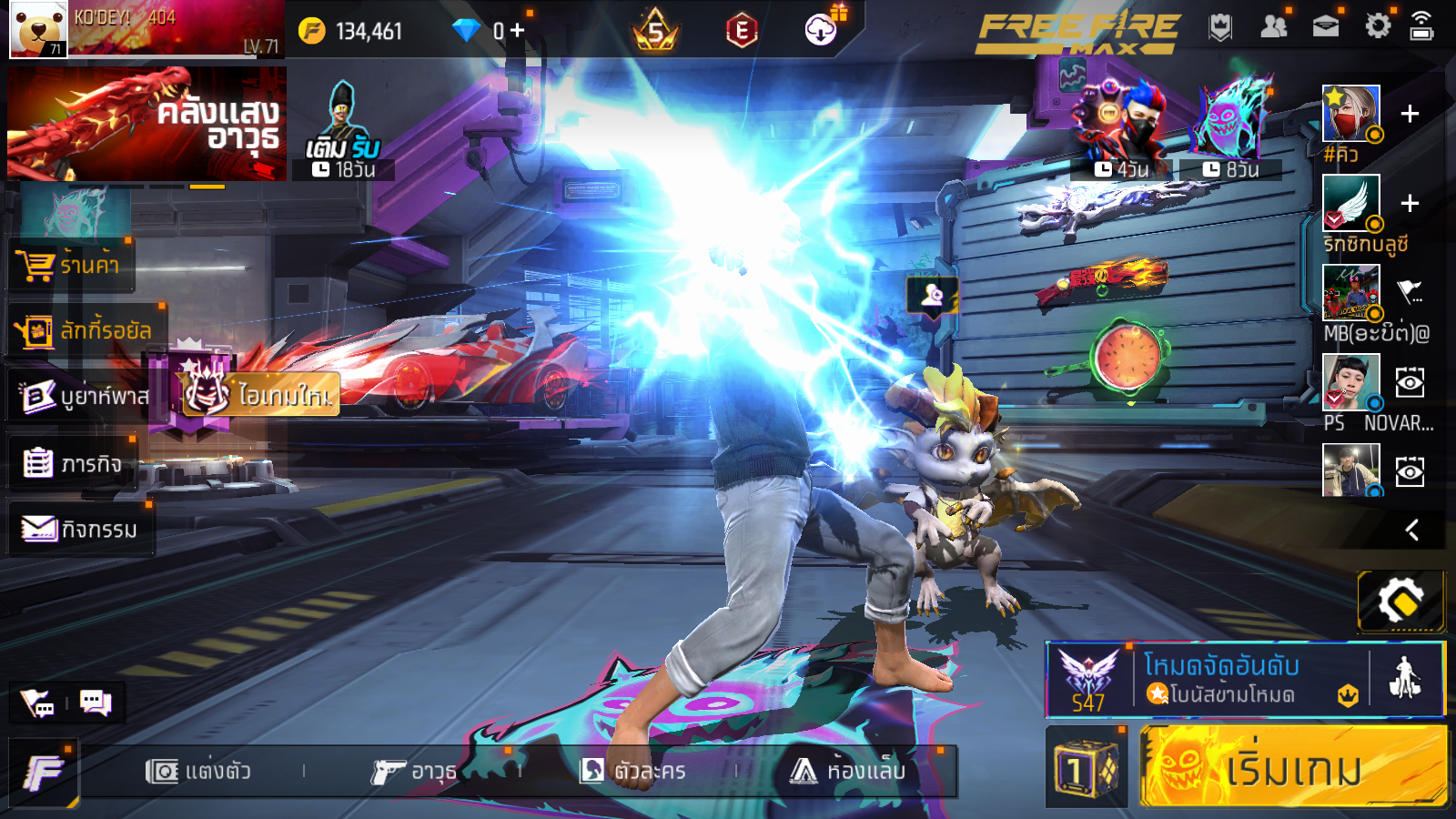Open the mail envelope icon in top bar
The height and width of the screenshot is (819, 1456).
(1325, 26)
